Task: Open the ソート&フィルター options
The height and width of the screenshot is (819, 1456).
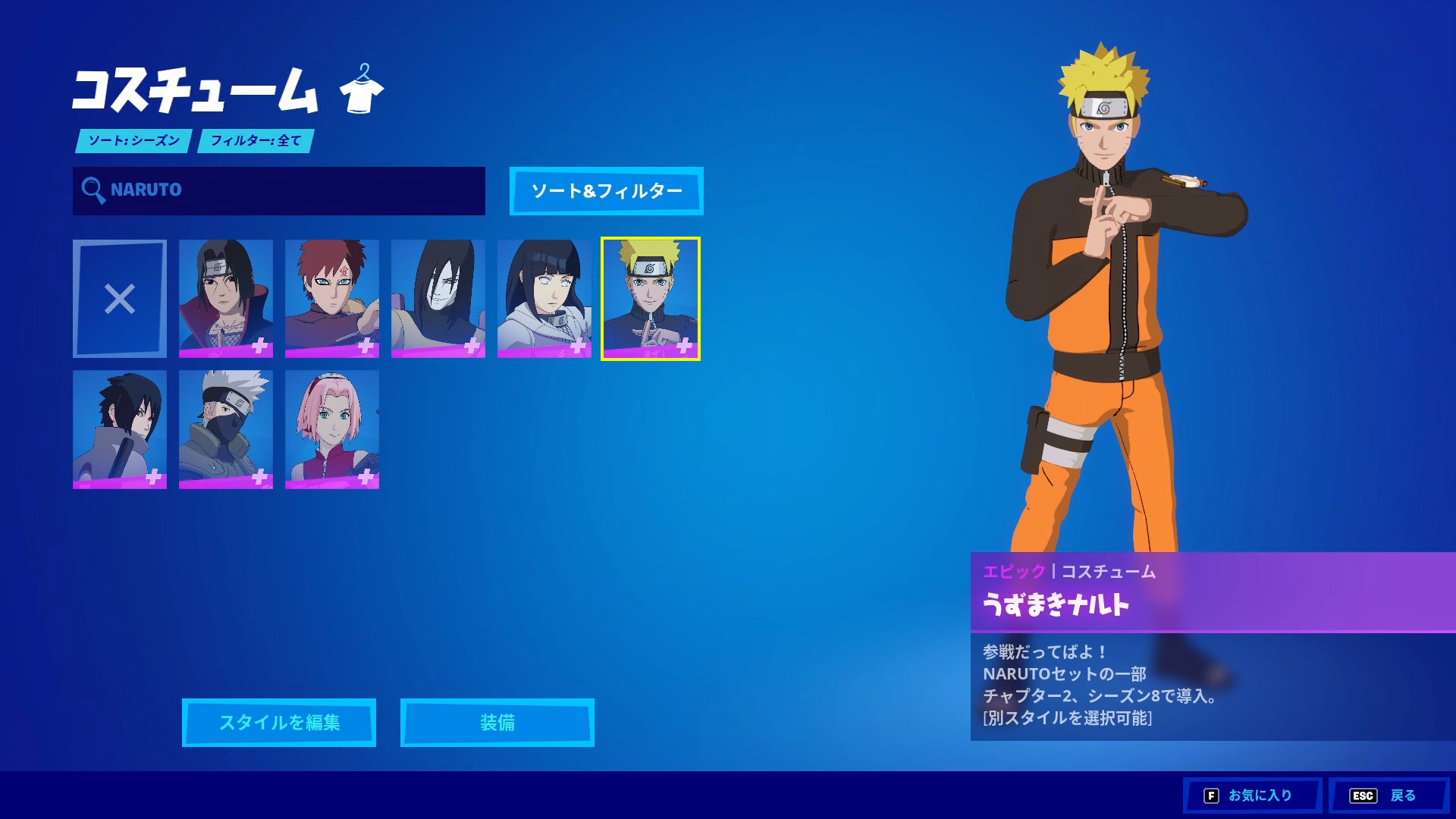Action: (606, 192)
